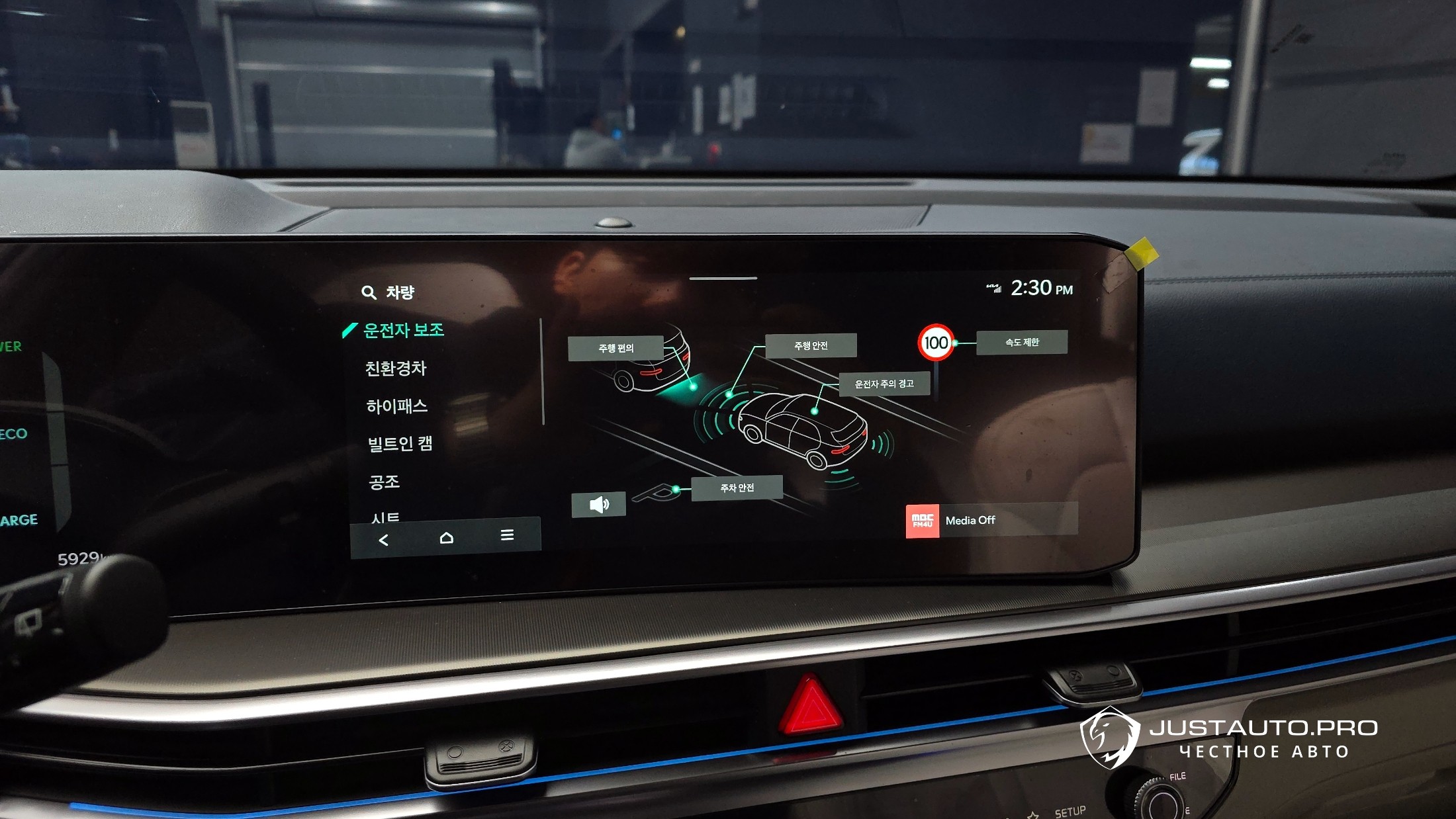This screenshot has height=819, width=1456.
Task: Open the 운전자 보조 menu entry
Action: (403, 330)
